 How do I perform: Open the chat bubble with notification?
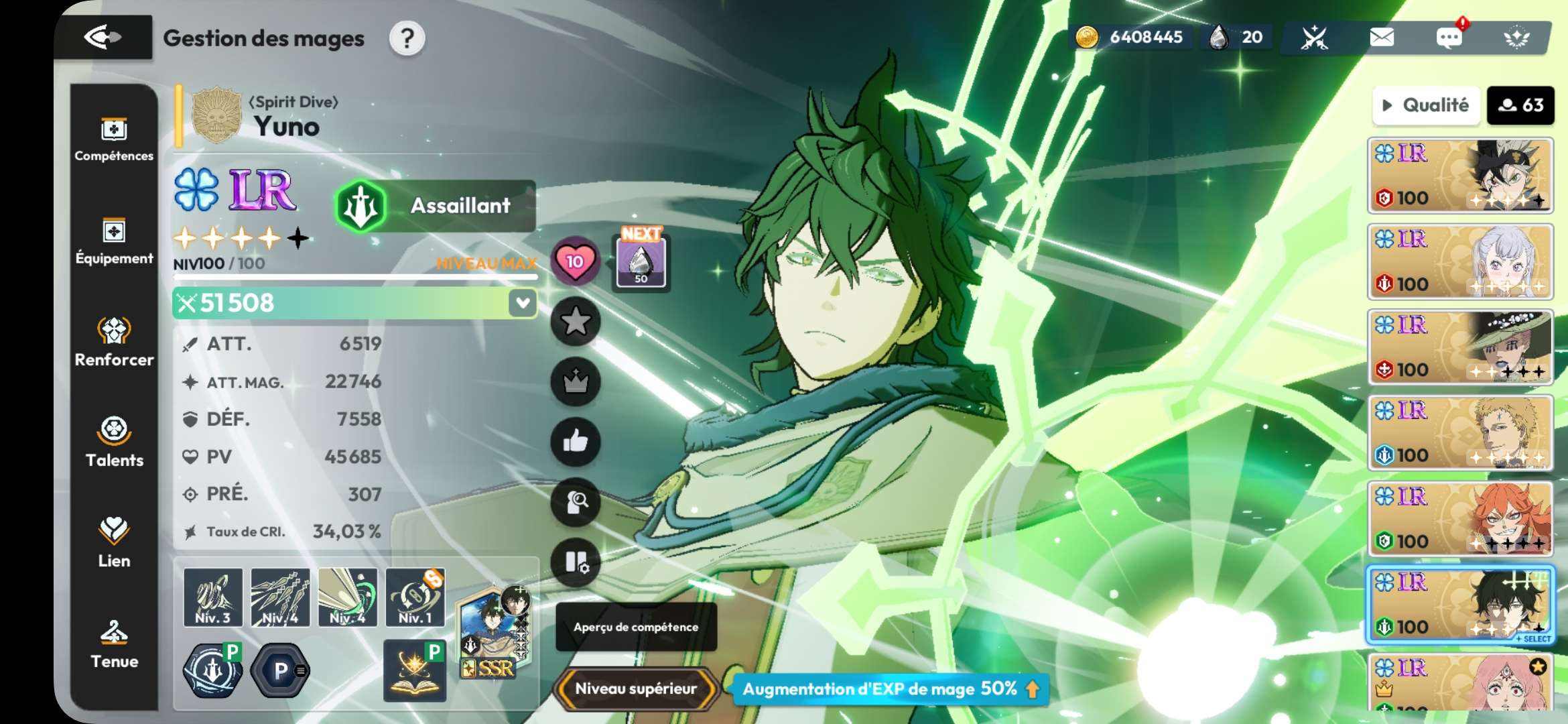(x=1449, y=38)
